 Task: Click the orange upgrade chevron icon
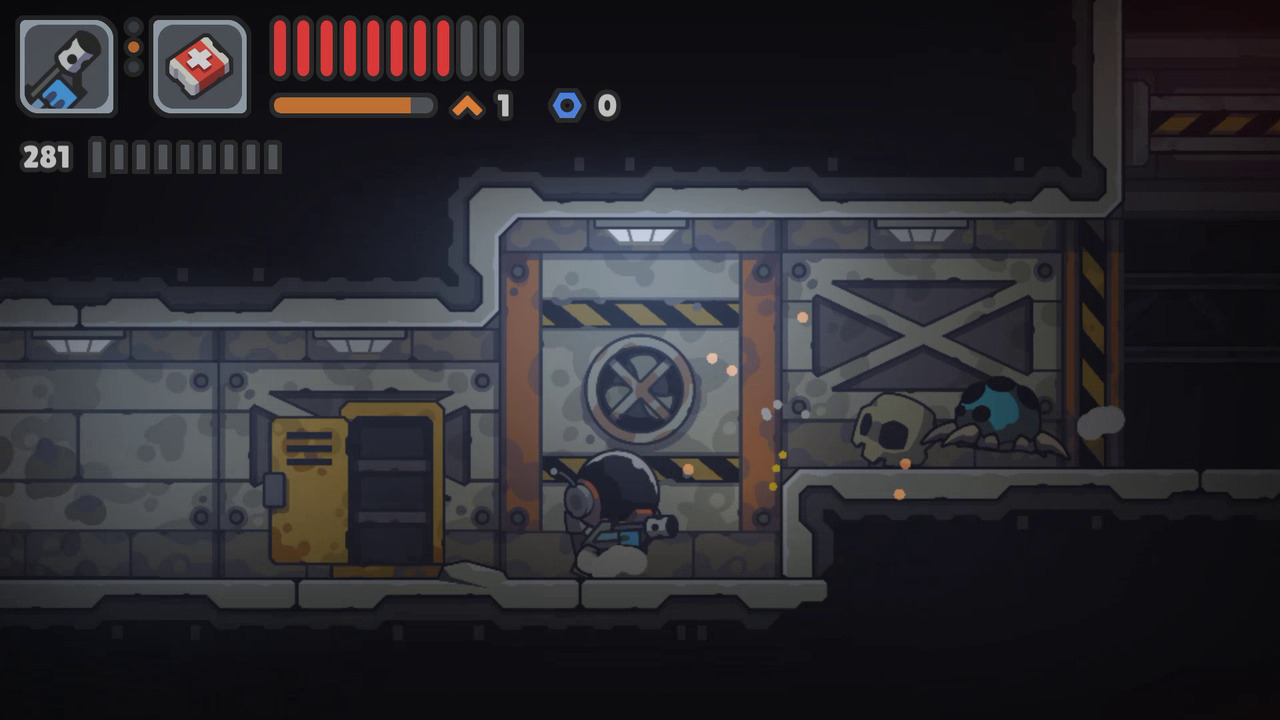pos(464,102)
